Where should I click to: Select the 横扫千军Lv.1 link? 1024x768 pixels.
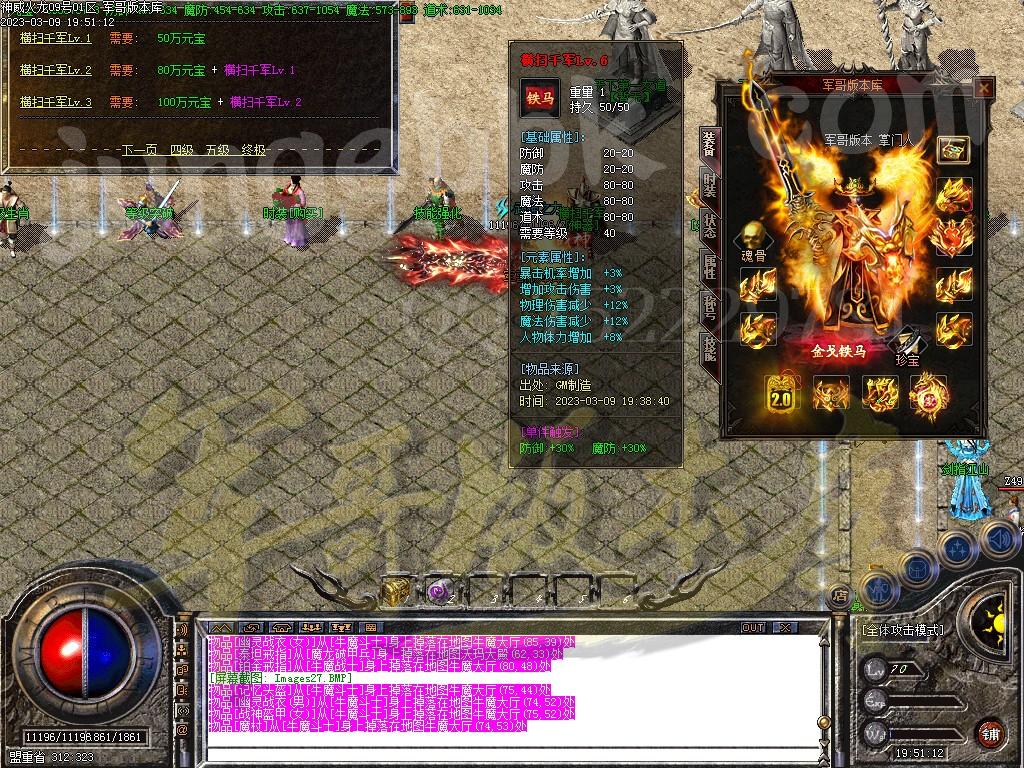click(56, 39)
